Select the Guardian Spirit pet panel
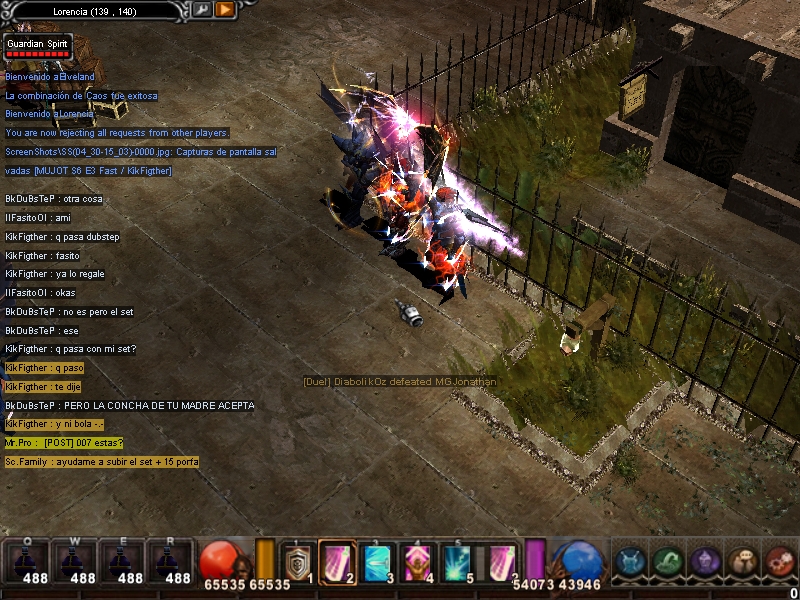Viewport: 800px width, 600px height. 37,47
